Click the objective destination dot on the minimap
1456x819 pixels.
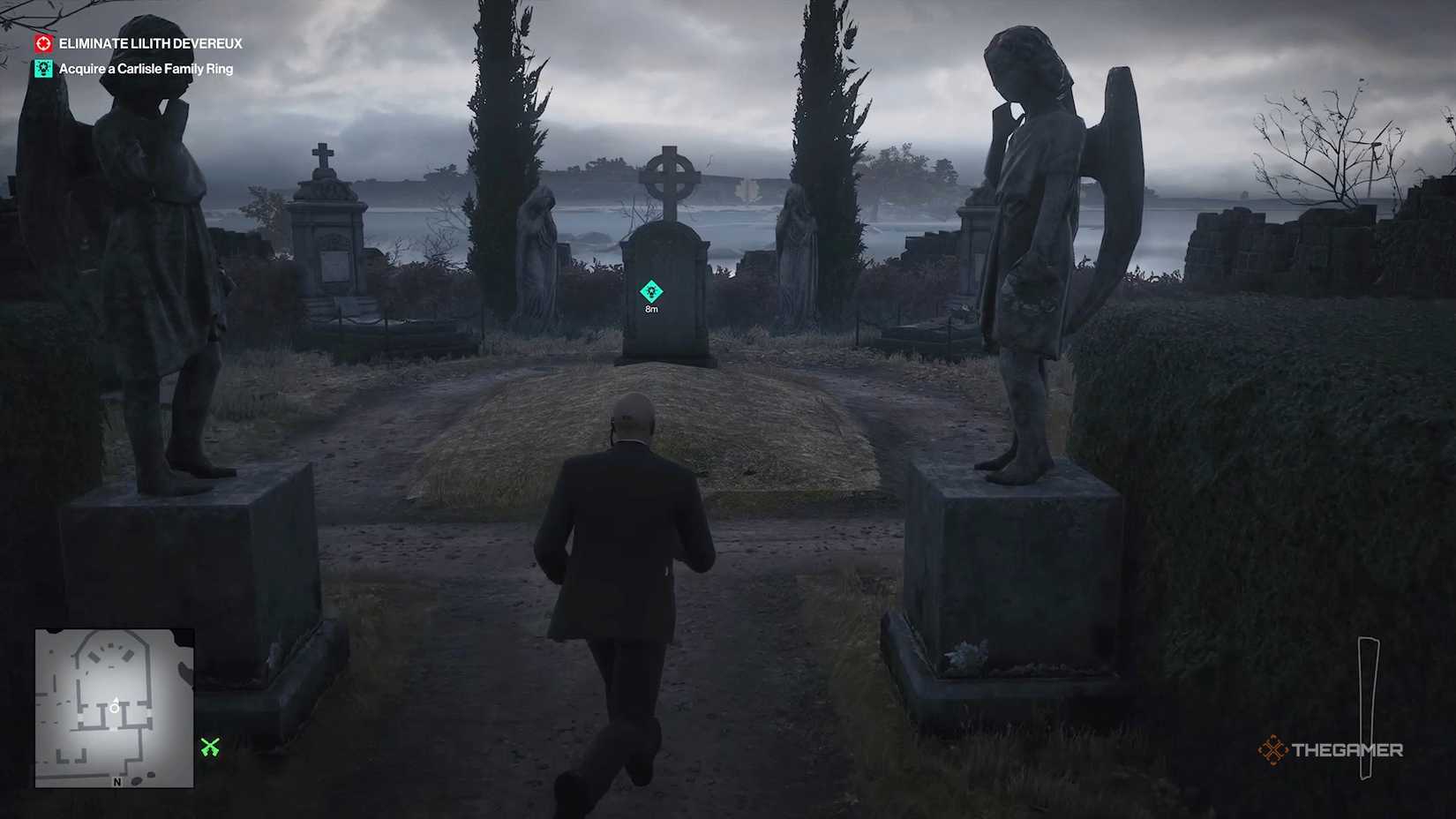(115, 709)
